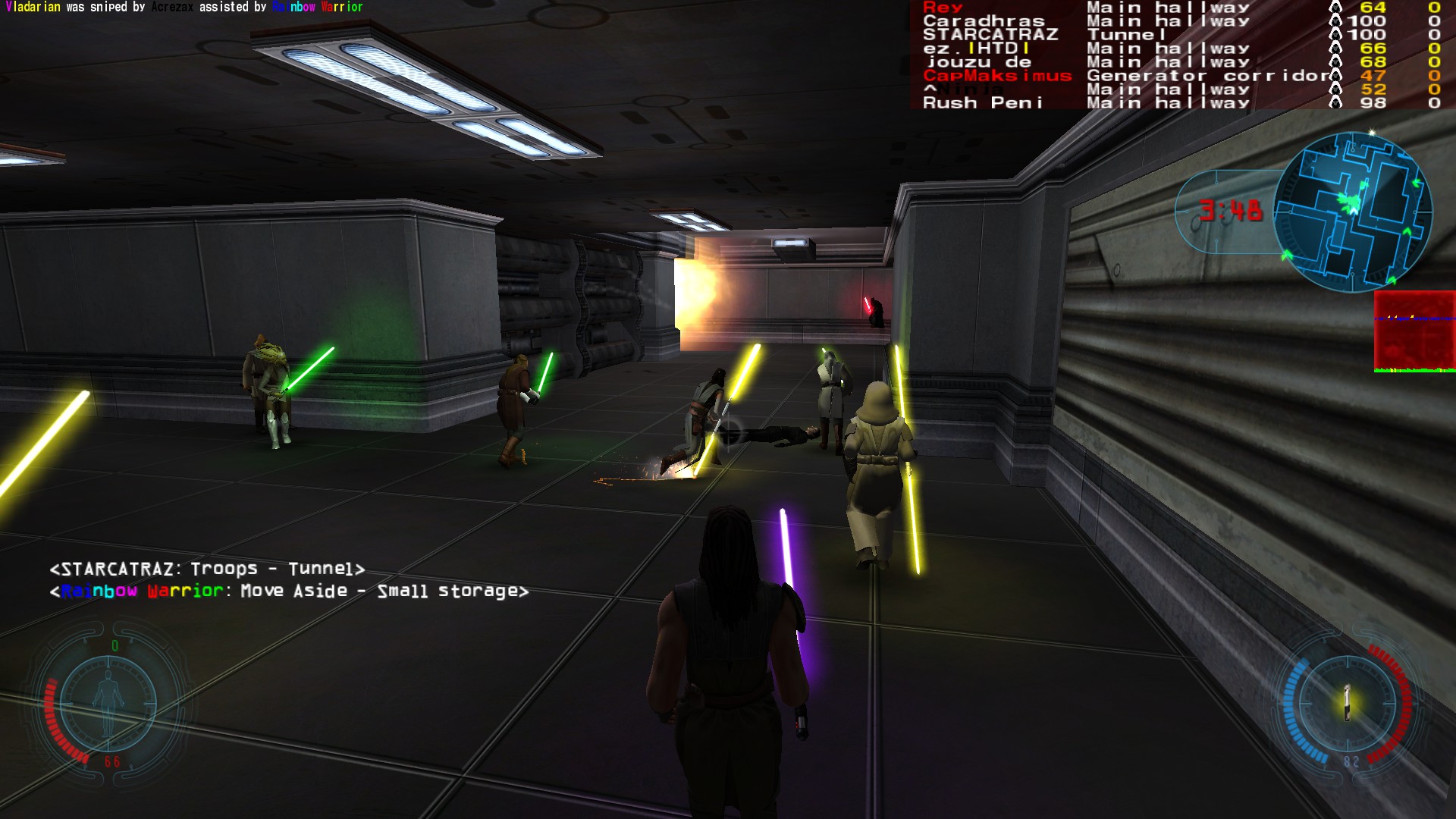1456x819 pixels.
Task: Open the circular blue minimap
Action: [1352, 212]
